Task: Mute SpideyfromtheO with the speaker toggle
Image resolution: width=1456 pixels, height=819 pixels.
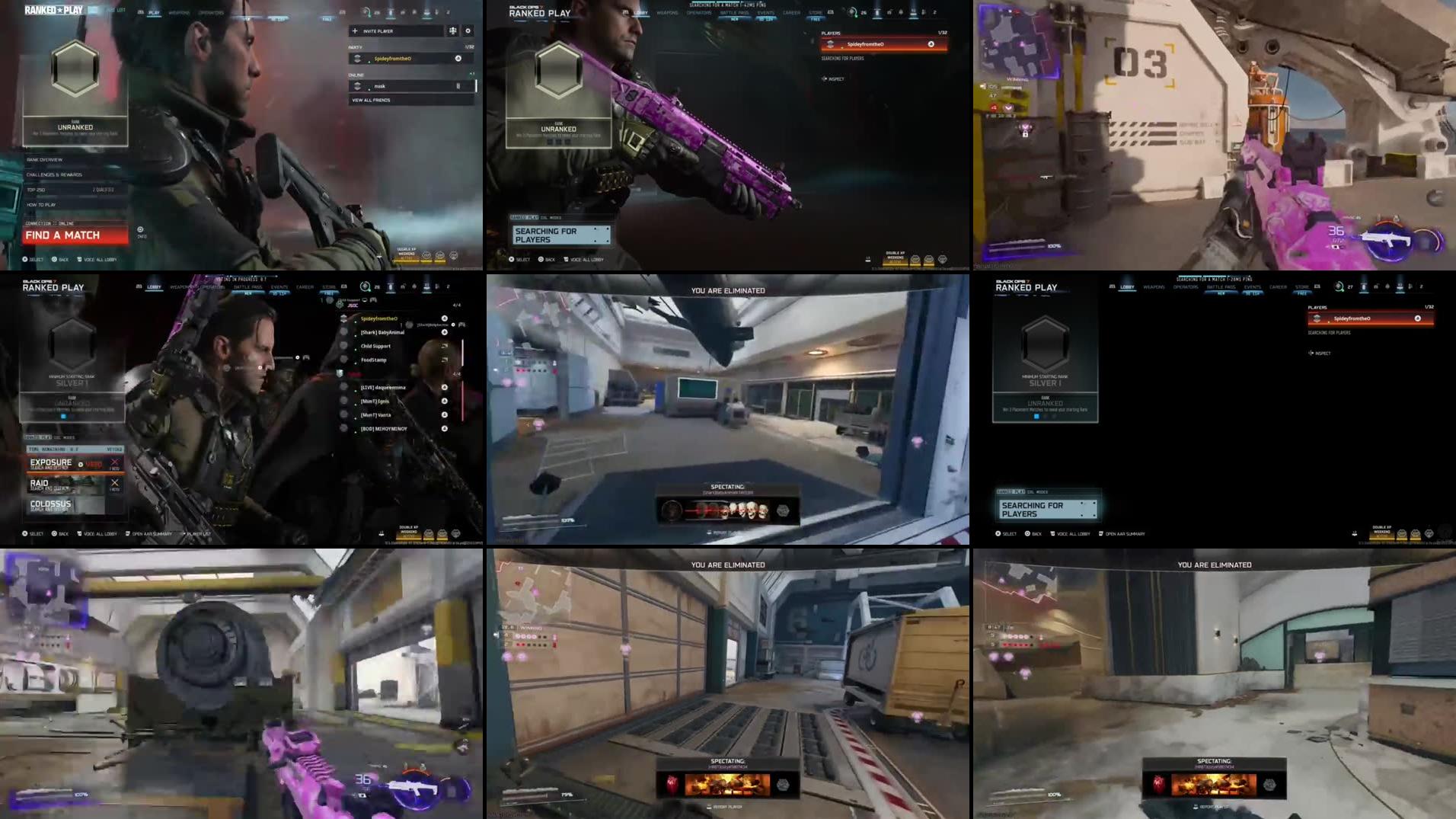Action: (458, 59)
